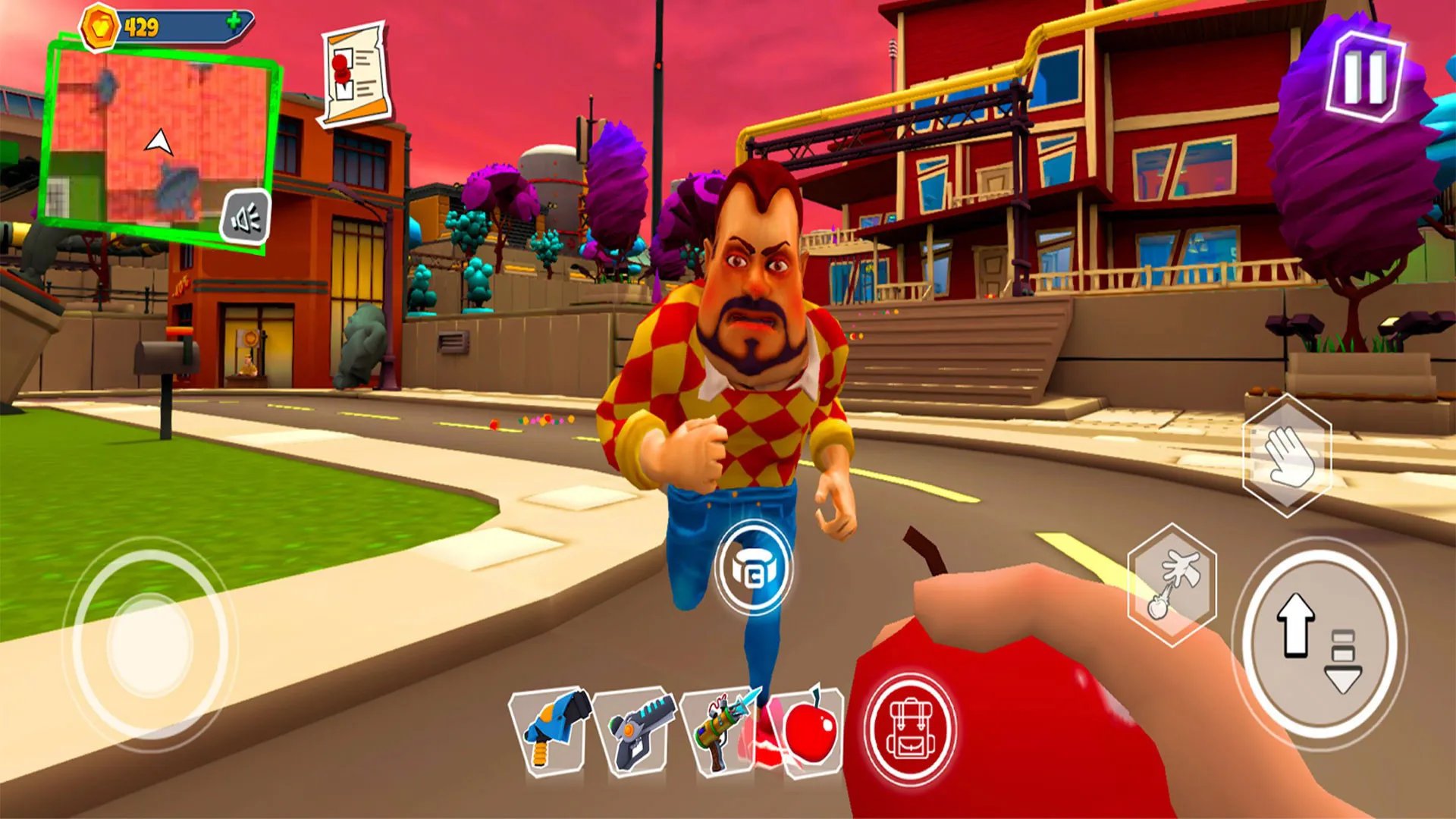
Task: Toggle the speaker sound button
Action: pyautogui.click(x=246, y=218)
